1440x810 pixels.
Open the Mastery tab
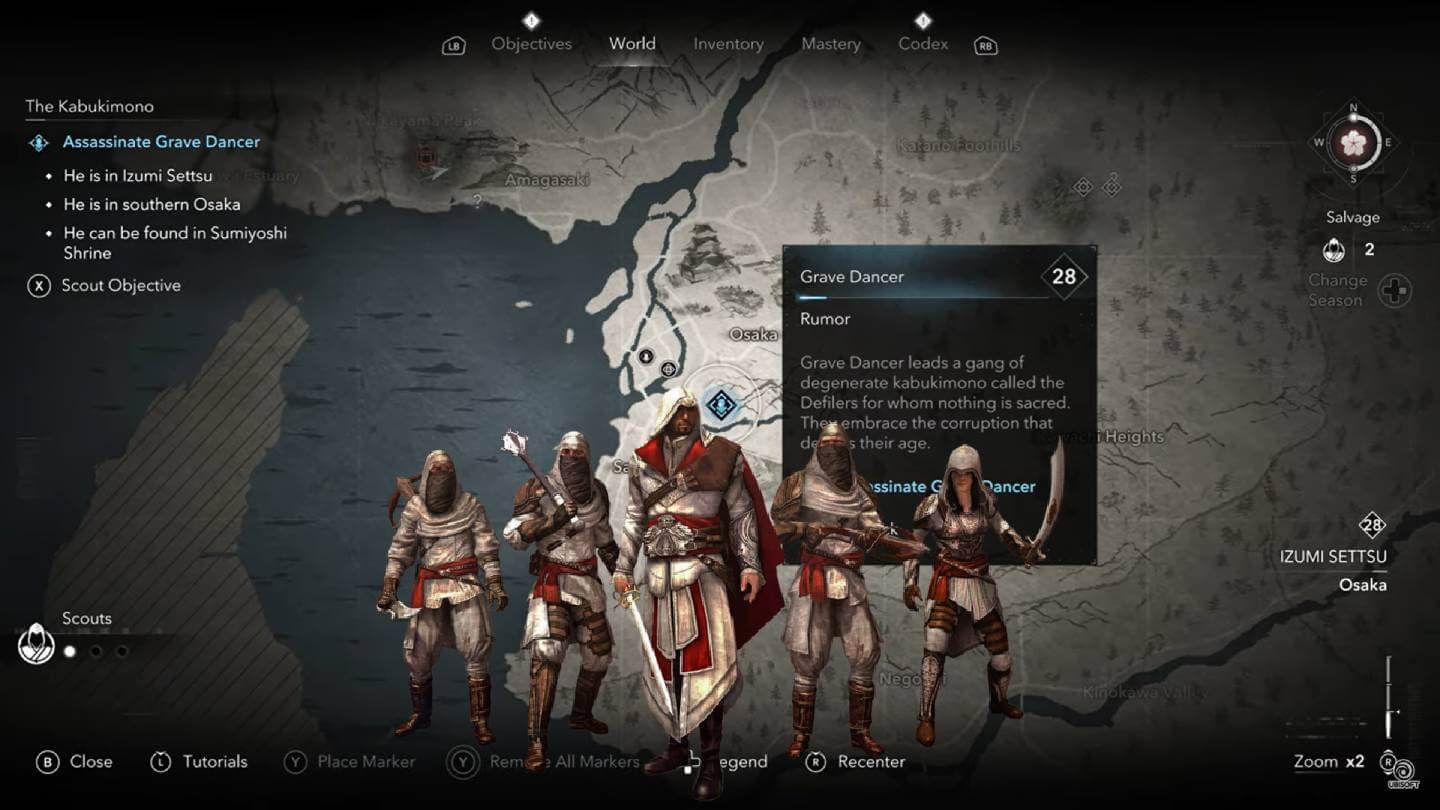tap(830, 44)
